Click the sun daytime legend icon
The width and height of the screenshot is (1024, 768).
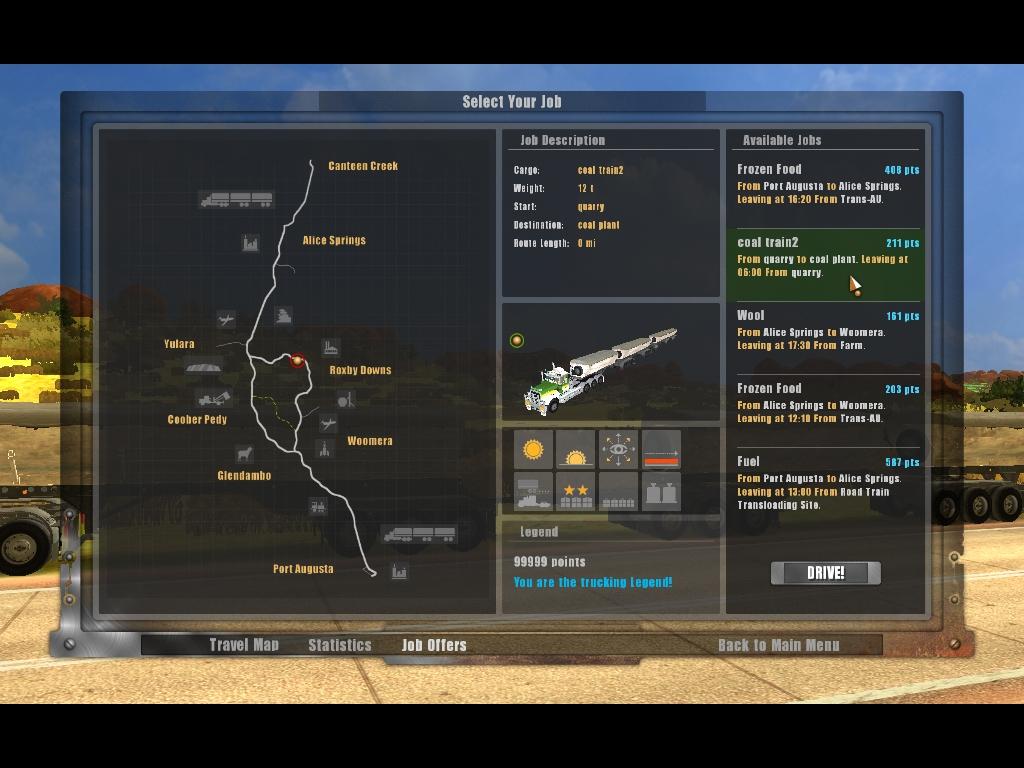click(533, 450)
